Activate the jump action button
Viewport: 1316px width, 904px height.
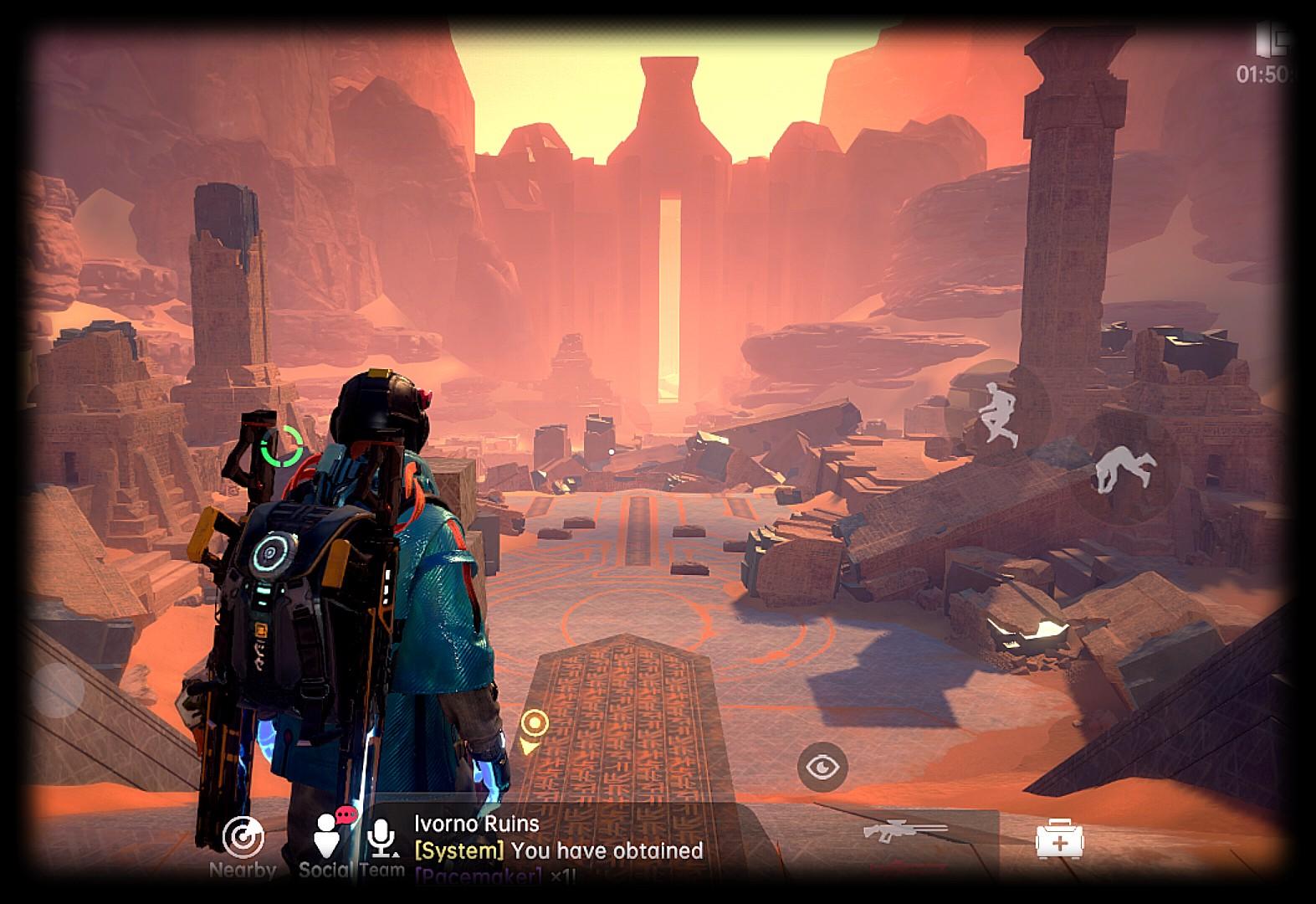coord(998,412)
